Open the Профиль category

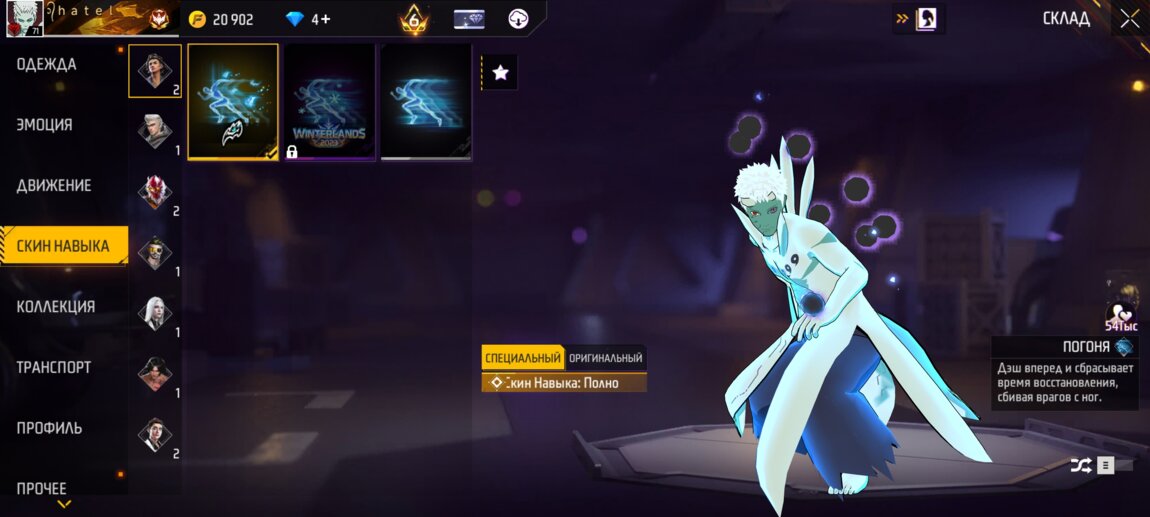(50, 428)
